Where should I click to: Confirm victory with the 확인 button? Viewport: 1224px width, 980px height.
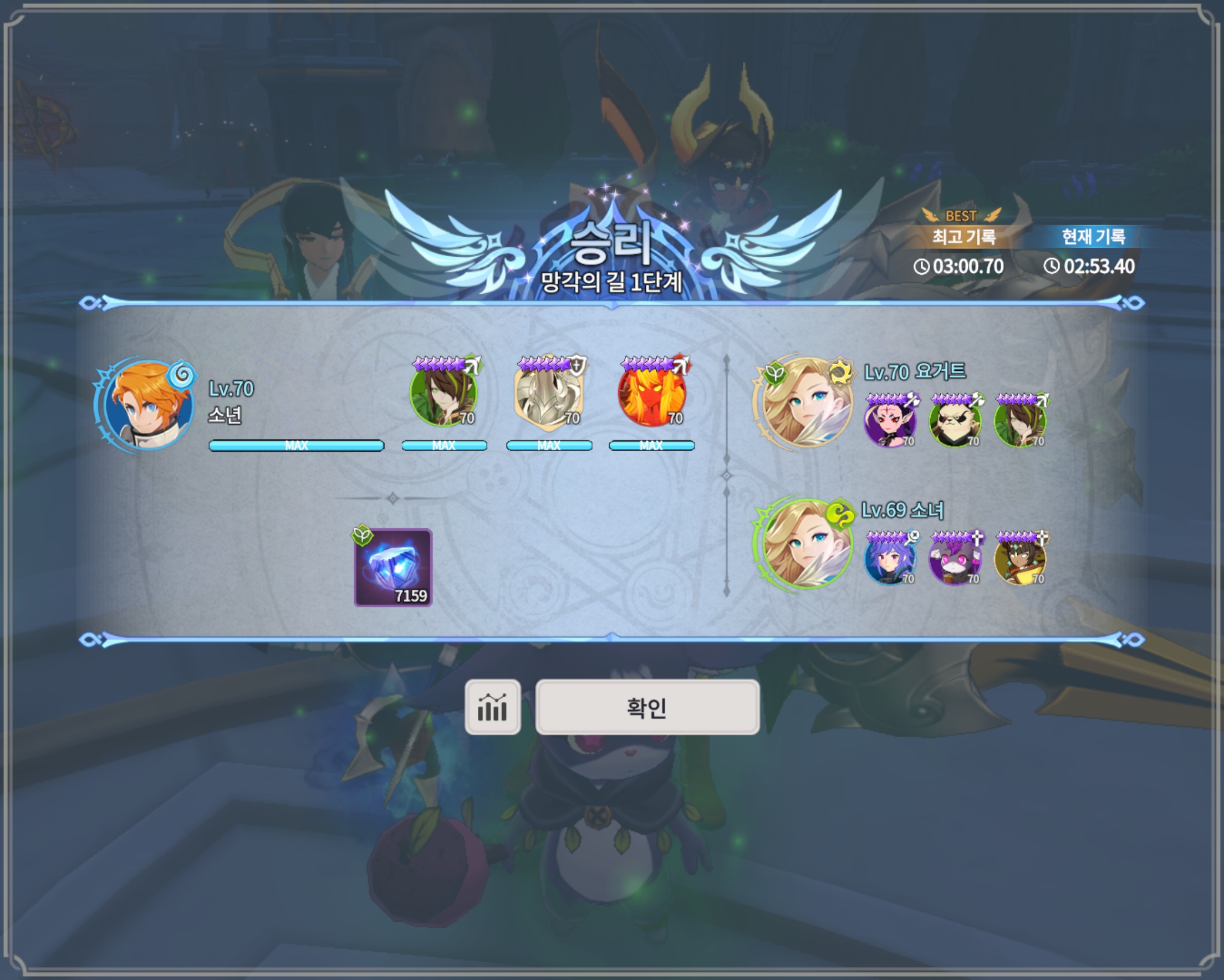coord(647,707)
